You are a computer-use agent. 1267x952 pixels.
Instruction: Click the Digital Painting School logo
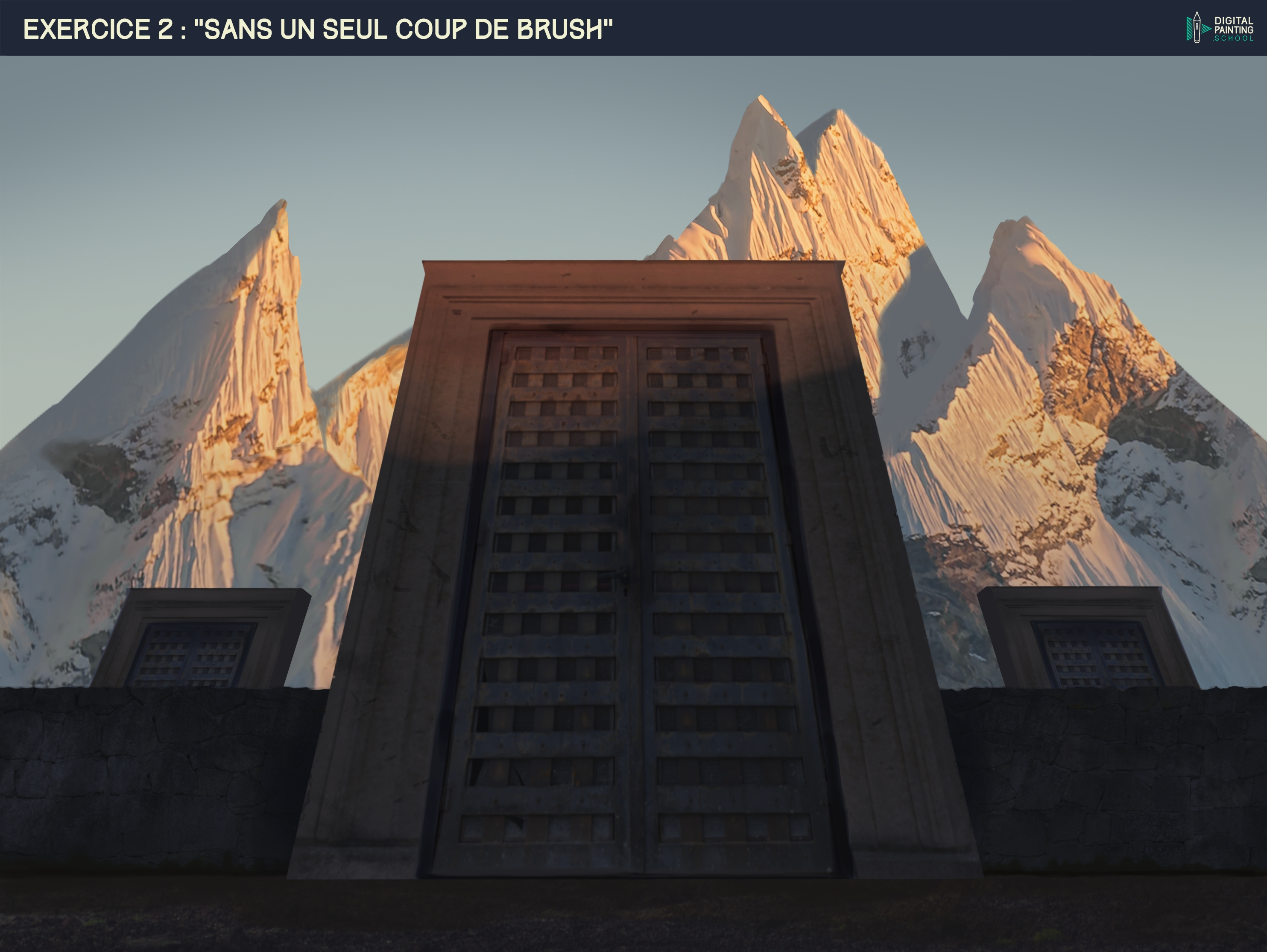click(1219, 27)
